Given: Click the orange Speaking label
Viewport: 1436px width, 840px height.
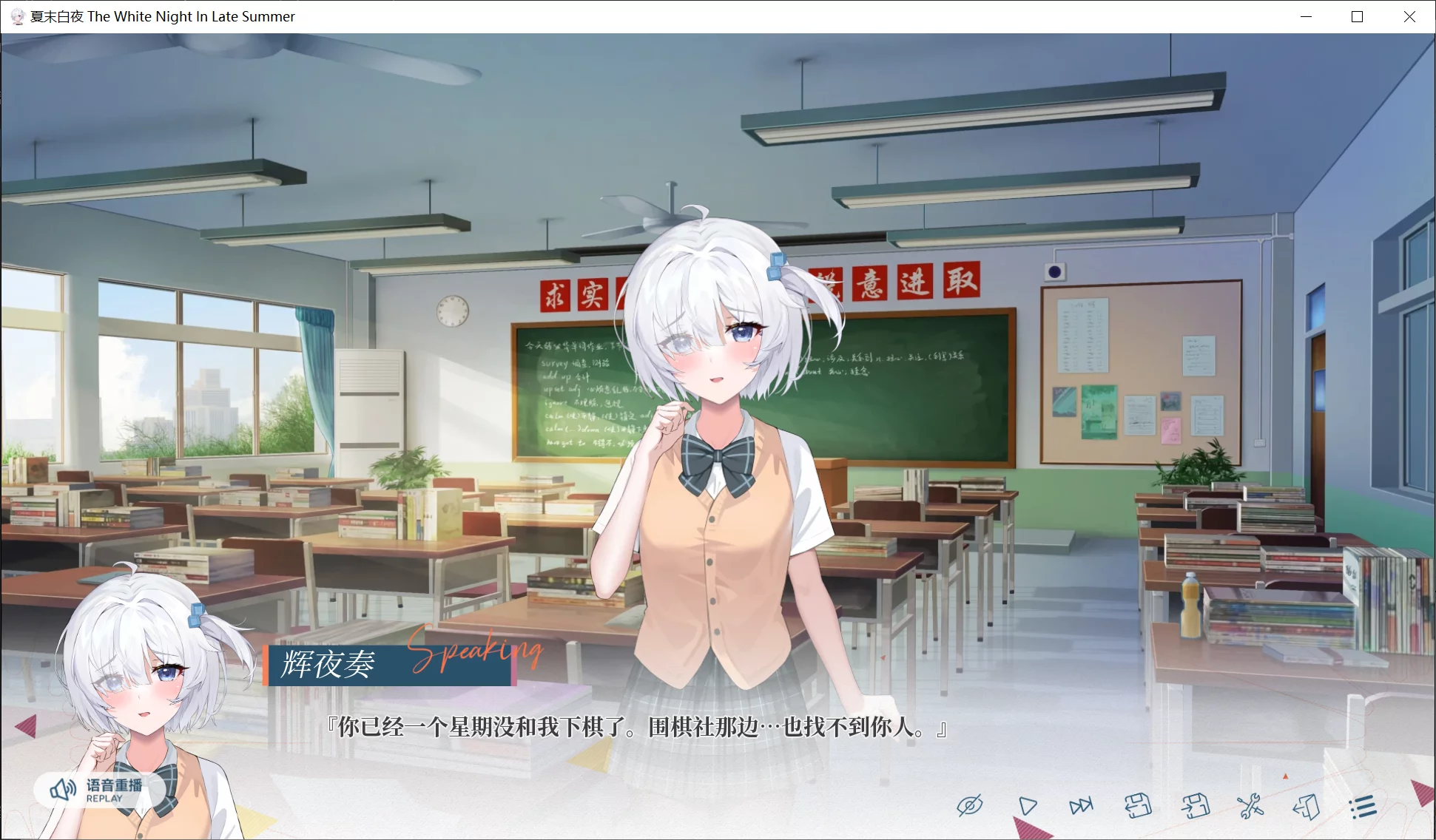Looking at the screenshot, I should click(x=476, y=652).
